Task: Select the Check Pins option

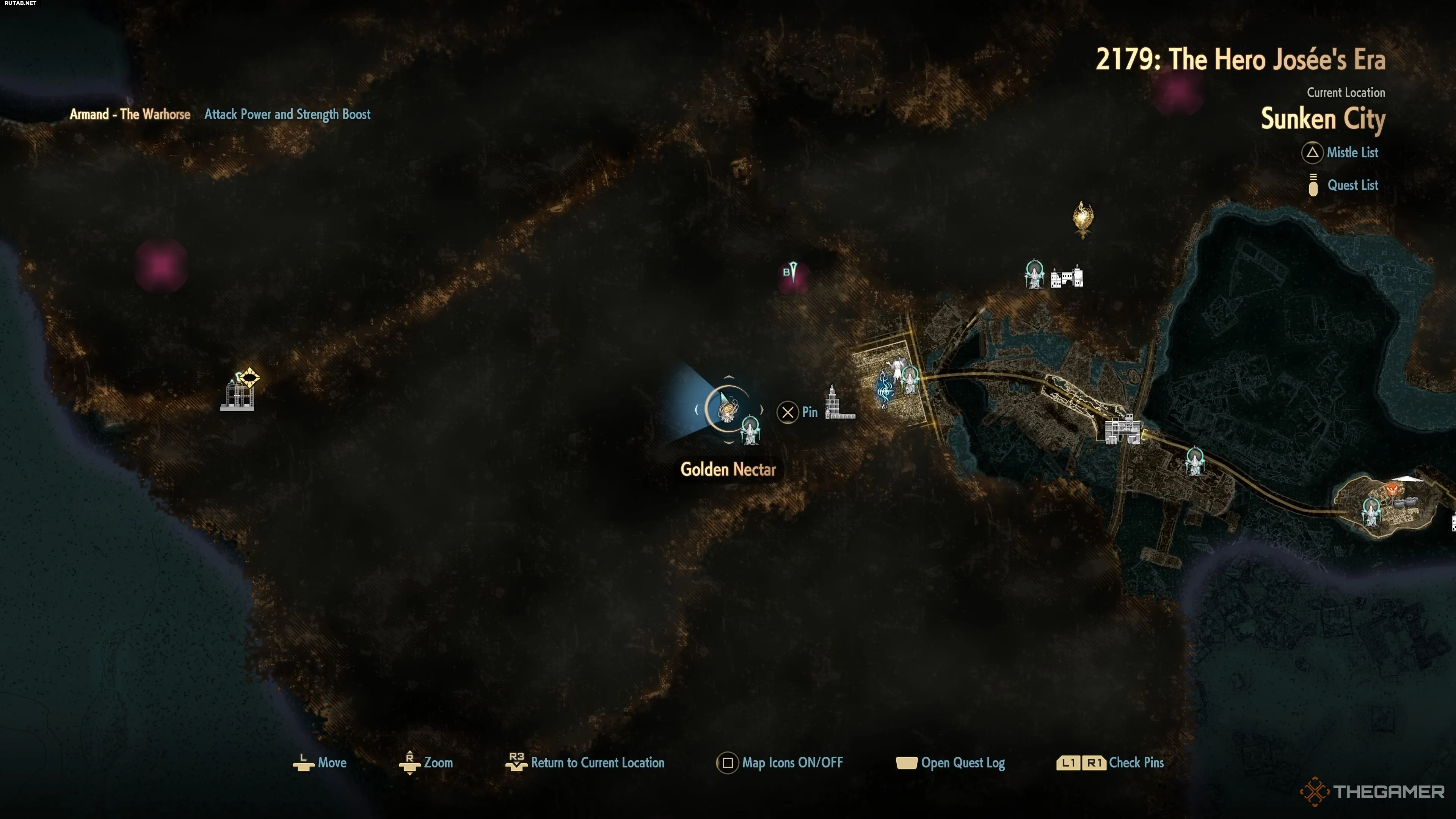Action: (x=1136, y=763)
